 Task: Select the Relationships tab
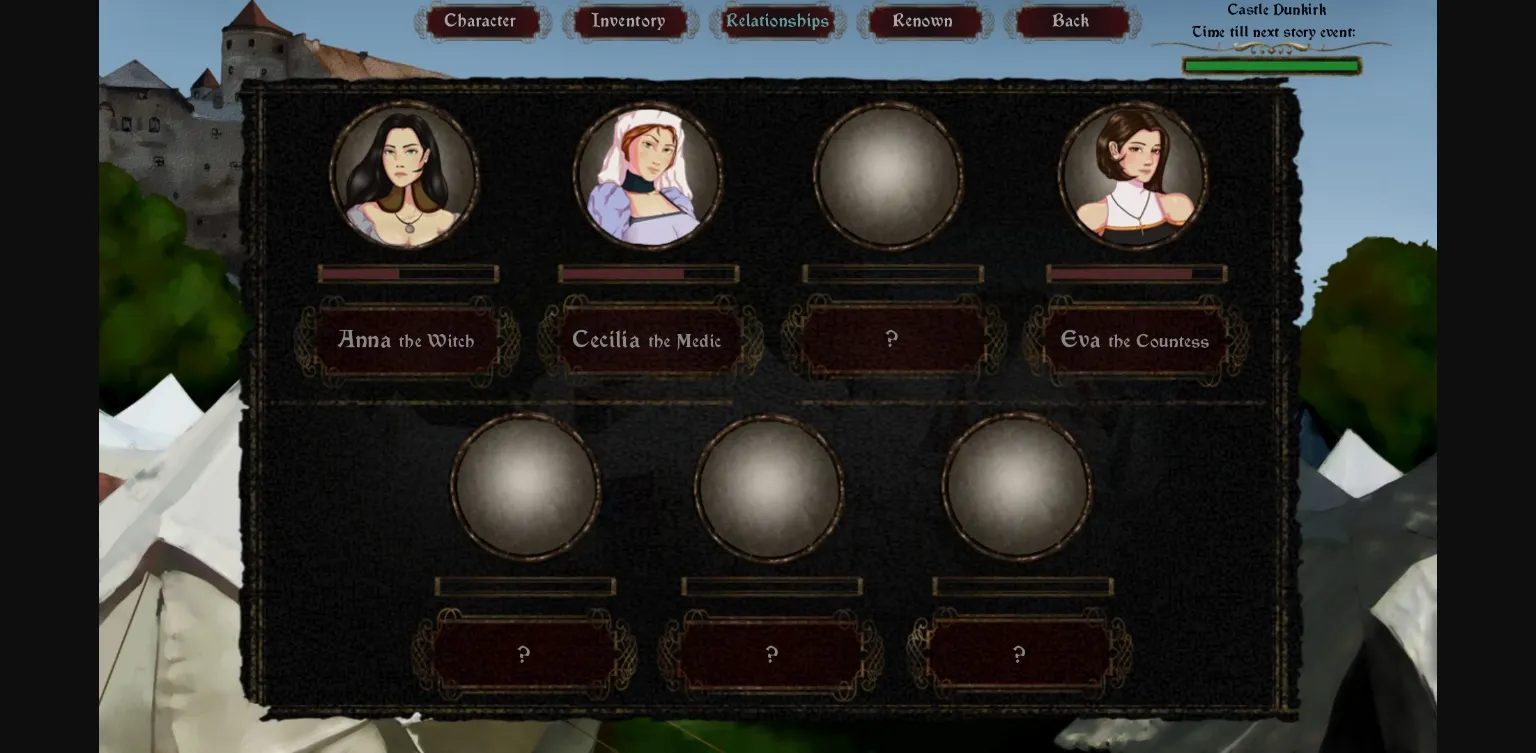point(777,20)
